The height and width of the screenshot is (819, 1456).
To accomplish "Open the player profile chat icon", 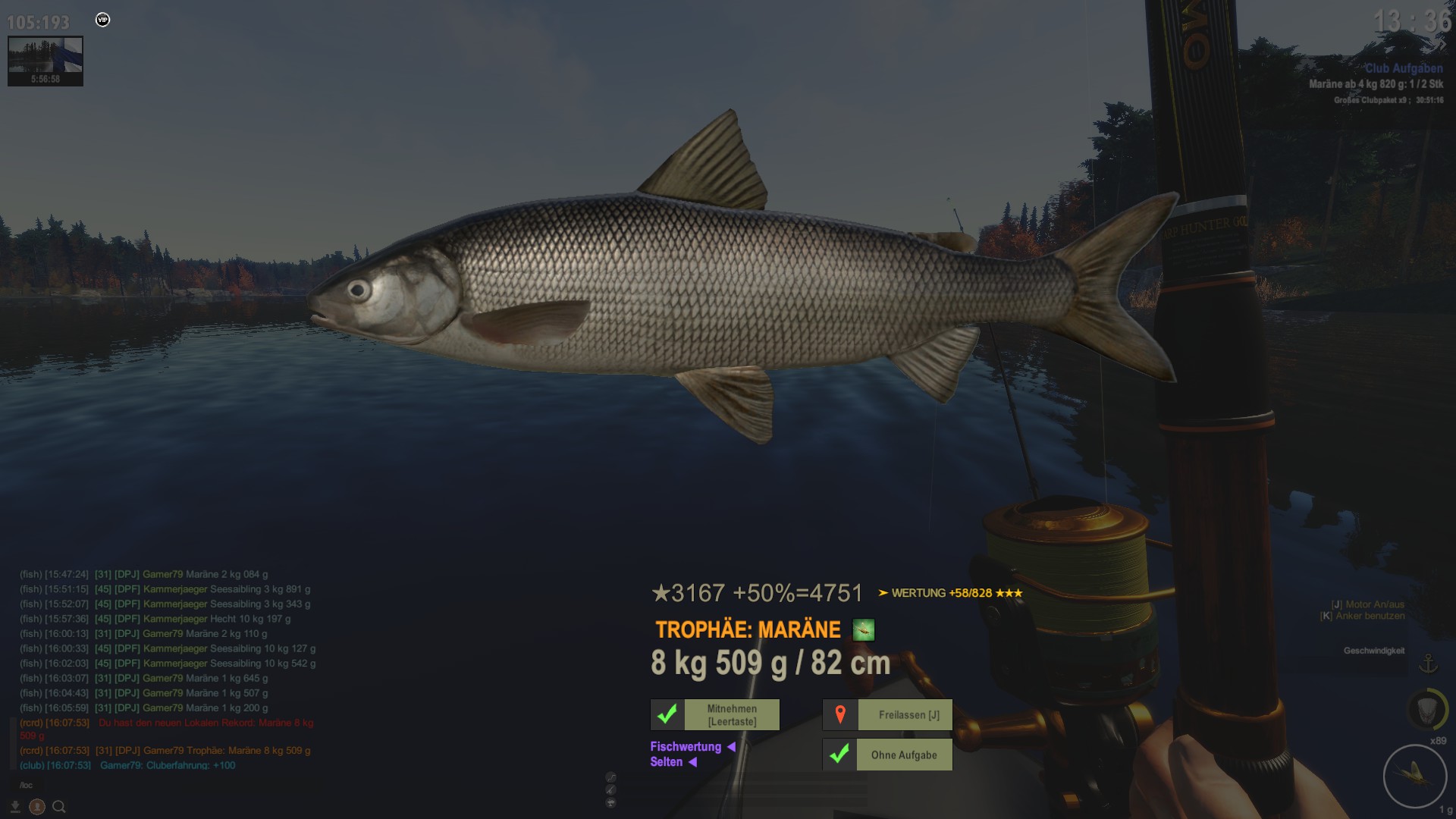I will [37, 807].
